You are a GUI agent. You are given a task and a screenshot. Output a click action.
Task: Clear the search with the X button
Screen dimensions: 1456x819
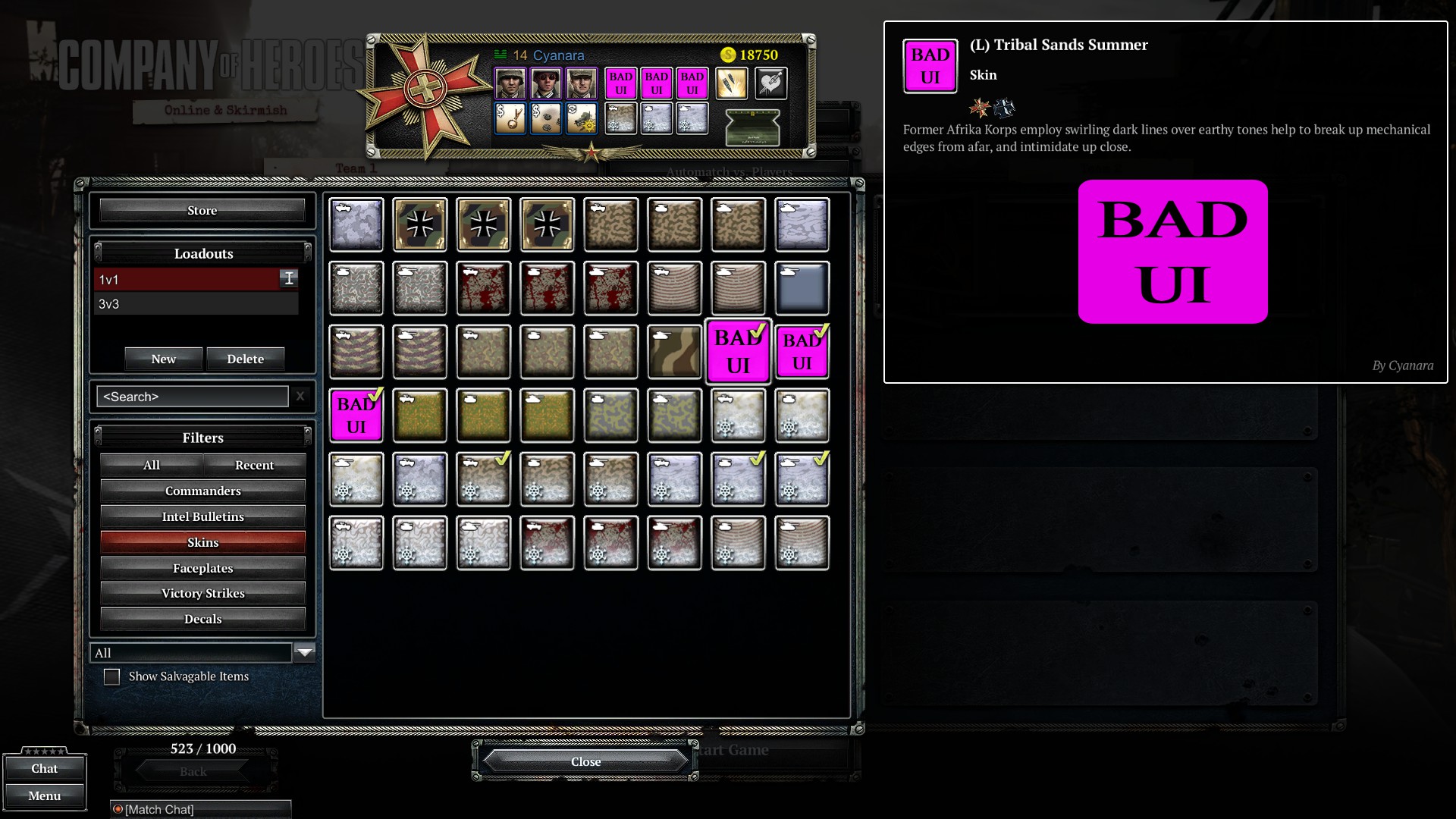click(300, 396)
